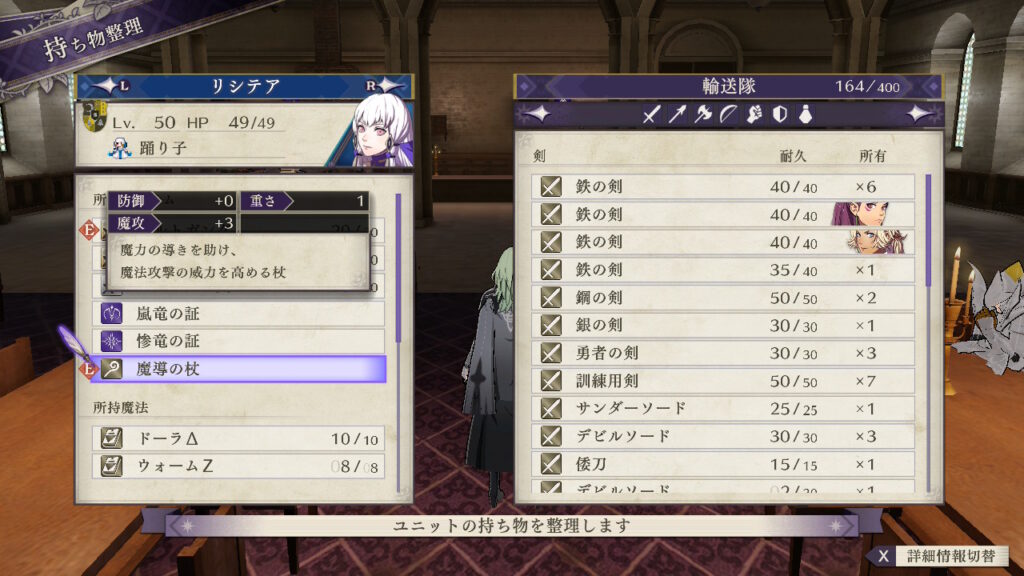This screenshot has height=576, width=1024.
Task: Choose the 嵐竜の証 item row
Action: [x=240, y=313]
